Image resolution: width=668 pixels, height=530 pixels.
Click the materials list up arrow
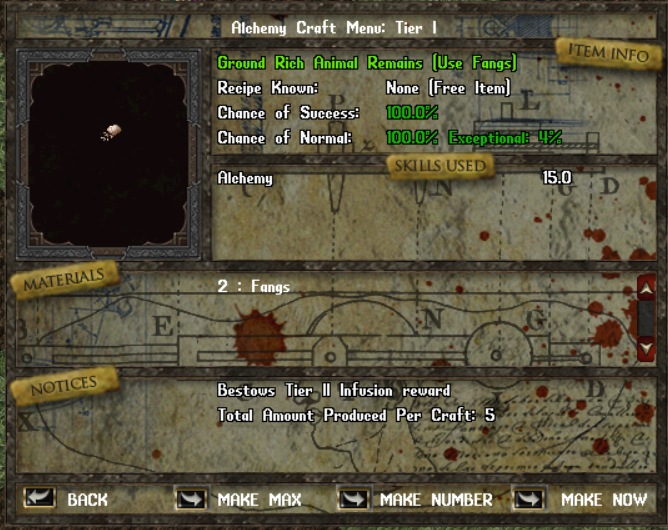[x=646, y=287]
